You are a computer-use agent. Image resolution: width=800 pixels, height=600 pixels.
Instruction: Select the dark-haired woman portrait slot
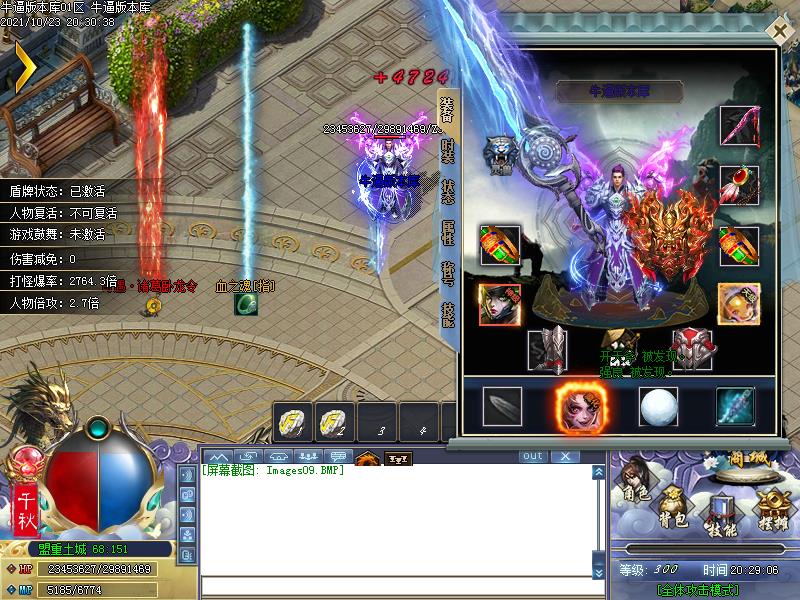[499, 304]
